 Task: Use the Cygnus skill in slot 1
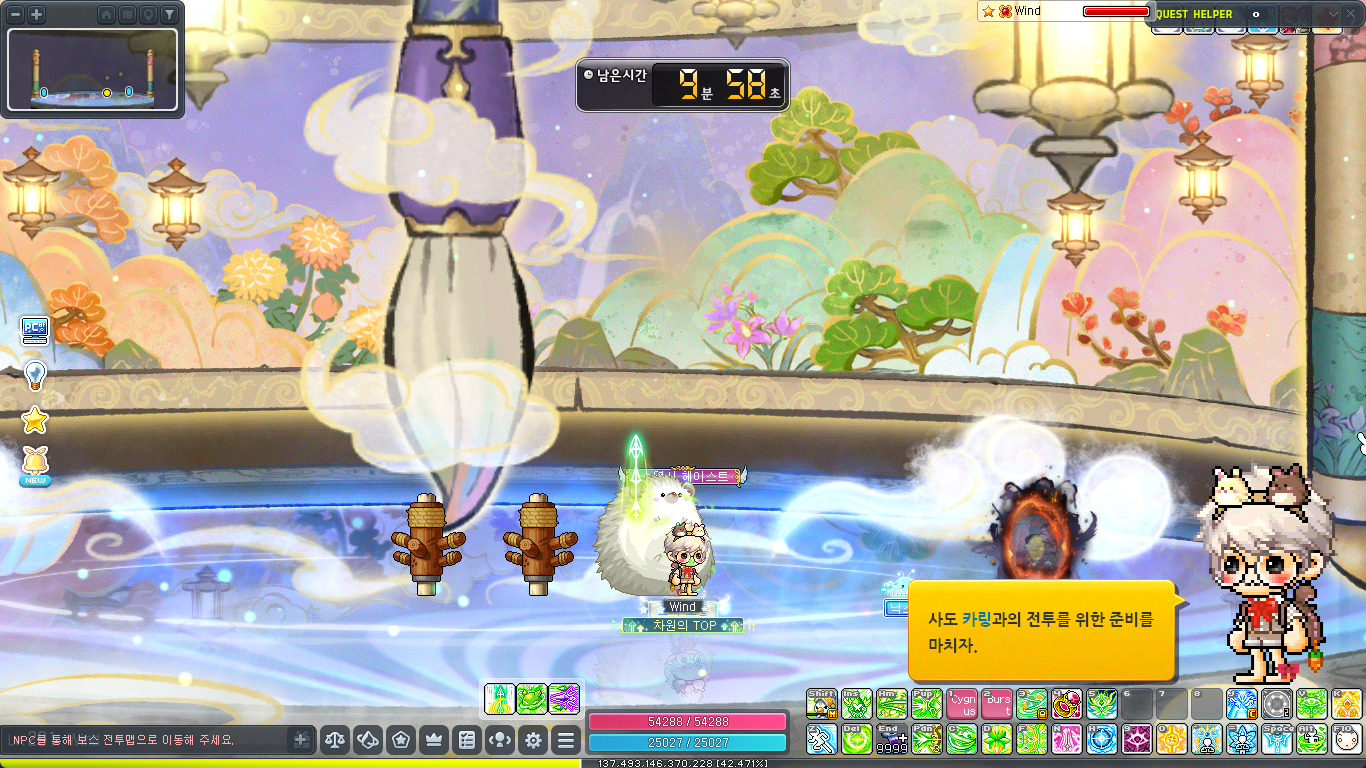(x=962, y=704)
